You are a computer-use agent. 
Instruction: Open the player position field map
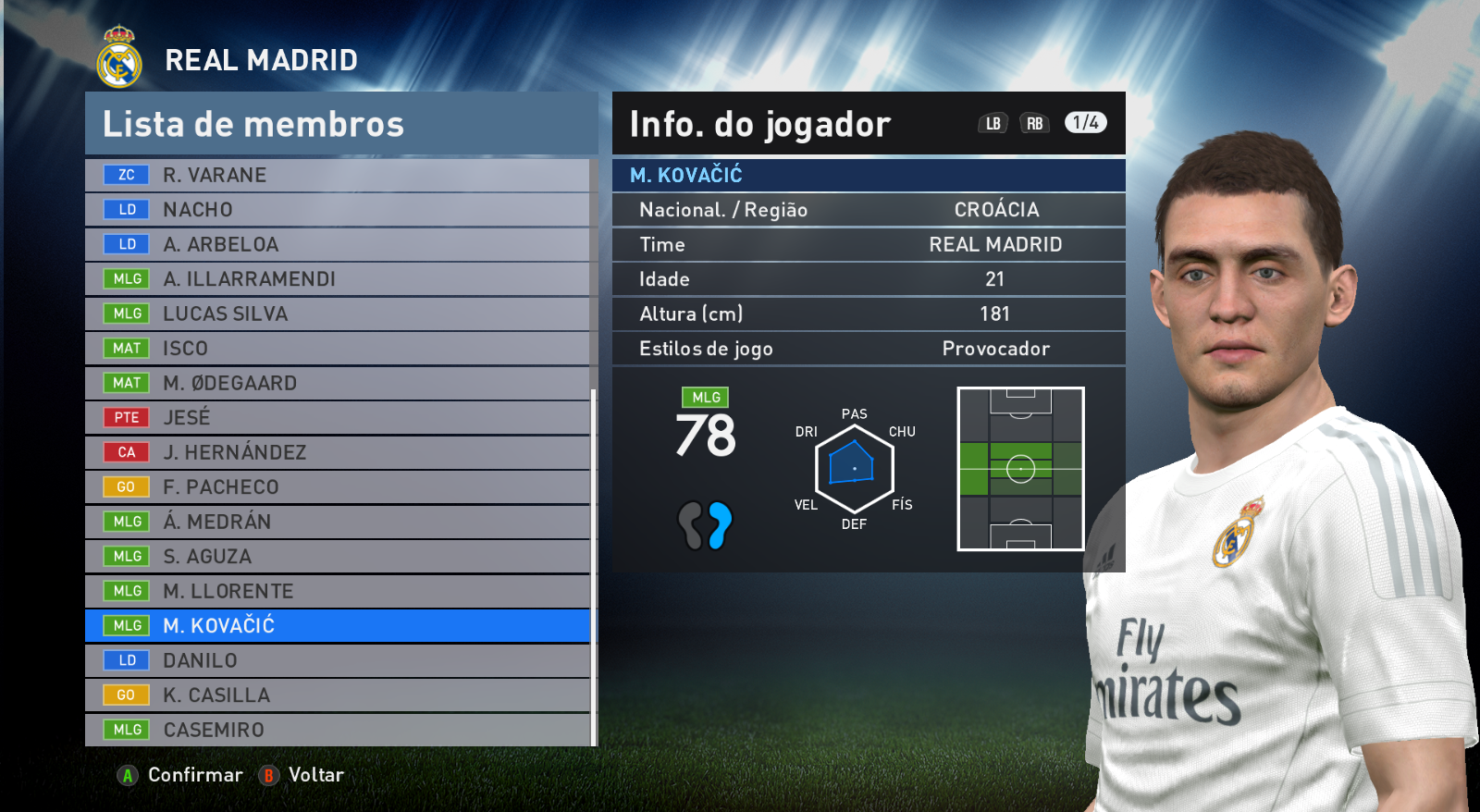[1020, 469]
